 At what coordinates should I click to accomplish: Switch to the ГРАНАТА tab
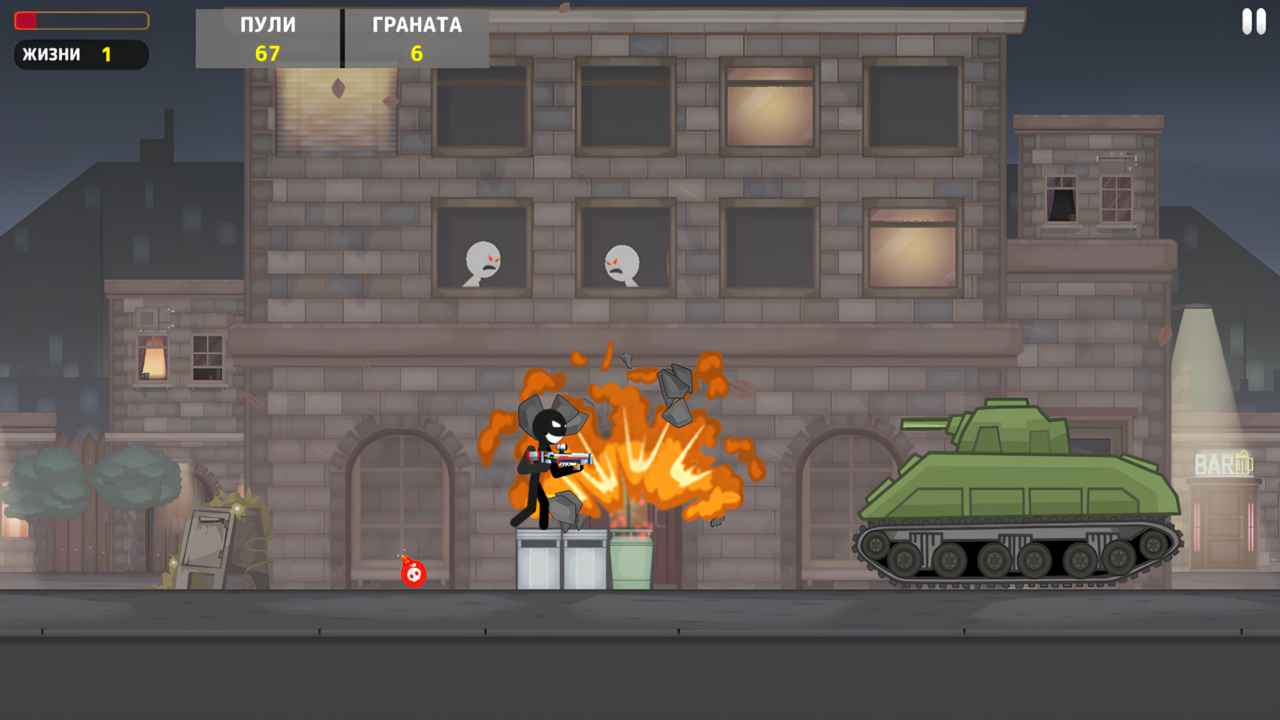[417, 24]
